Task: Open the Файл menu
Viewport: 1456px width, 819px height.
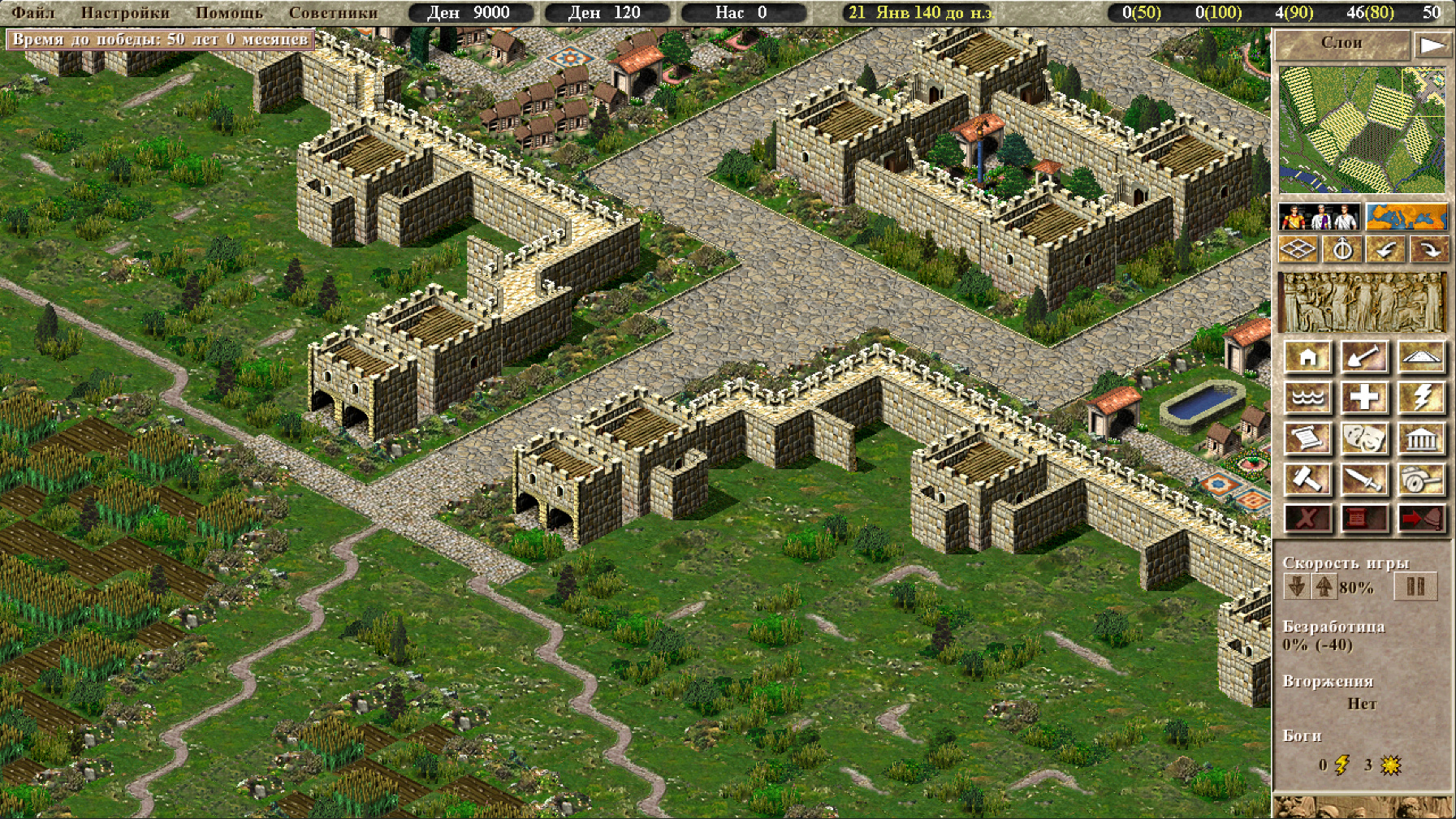Action: click(x=32, y=12)
